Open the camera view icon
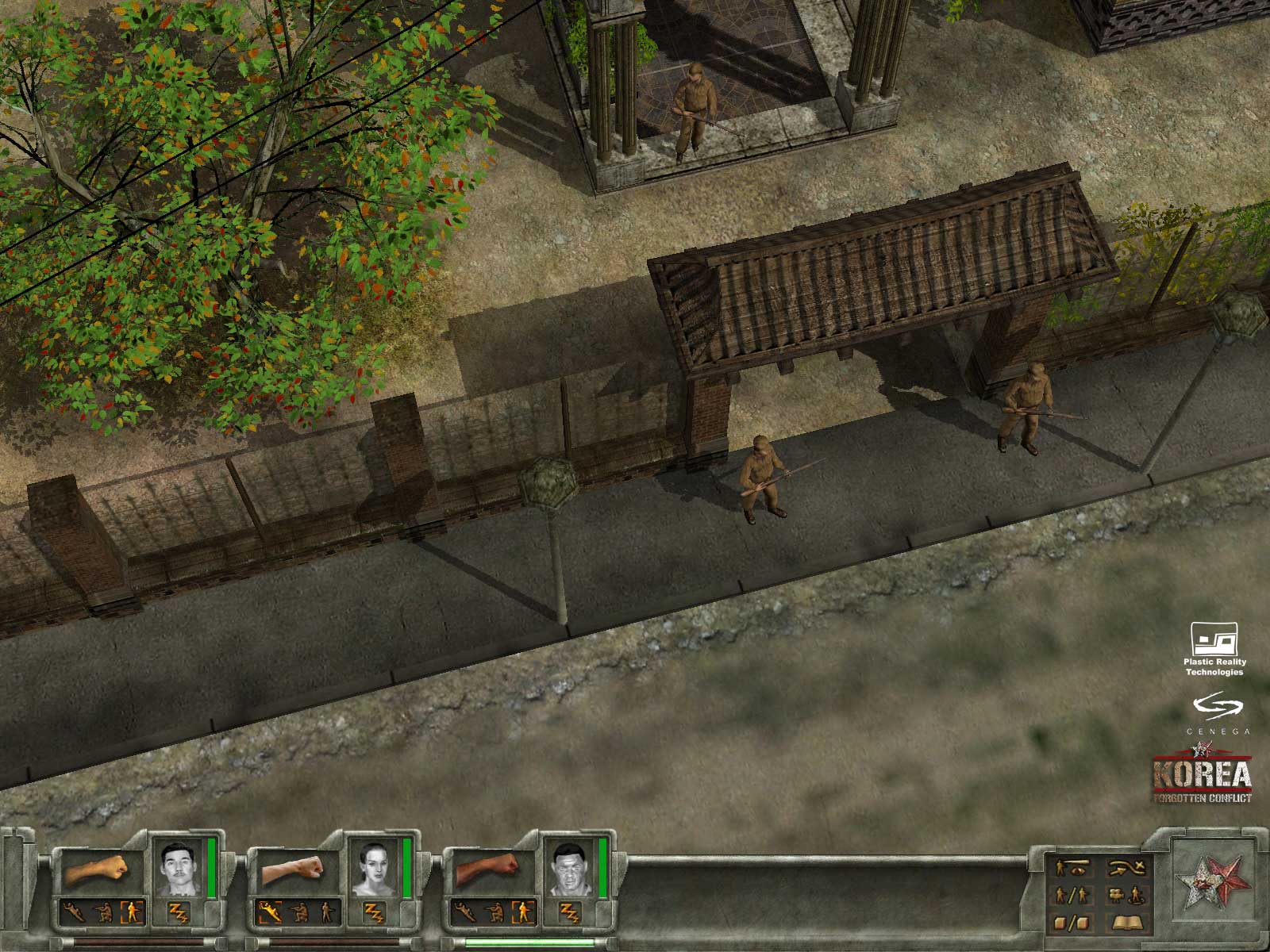The height and width of the screenshot is (952, 1270). [x=1116, y=895]
